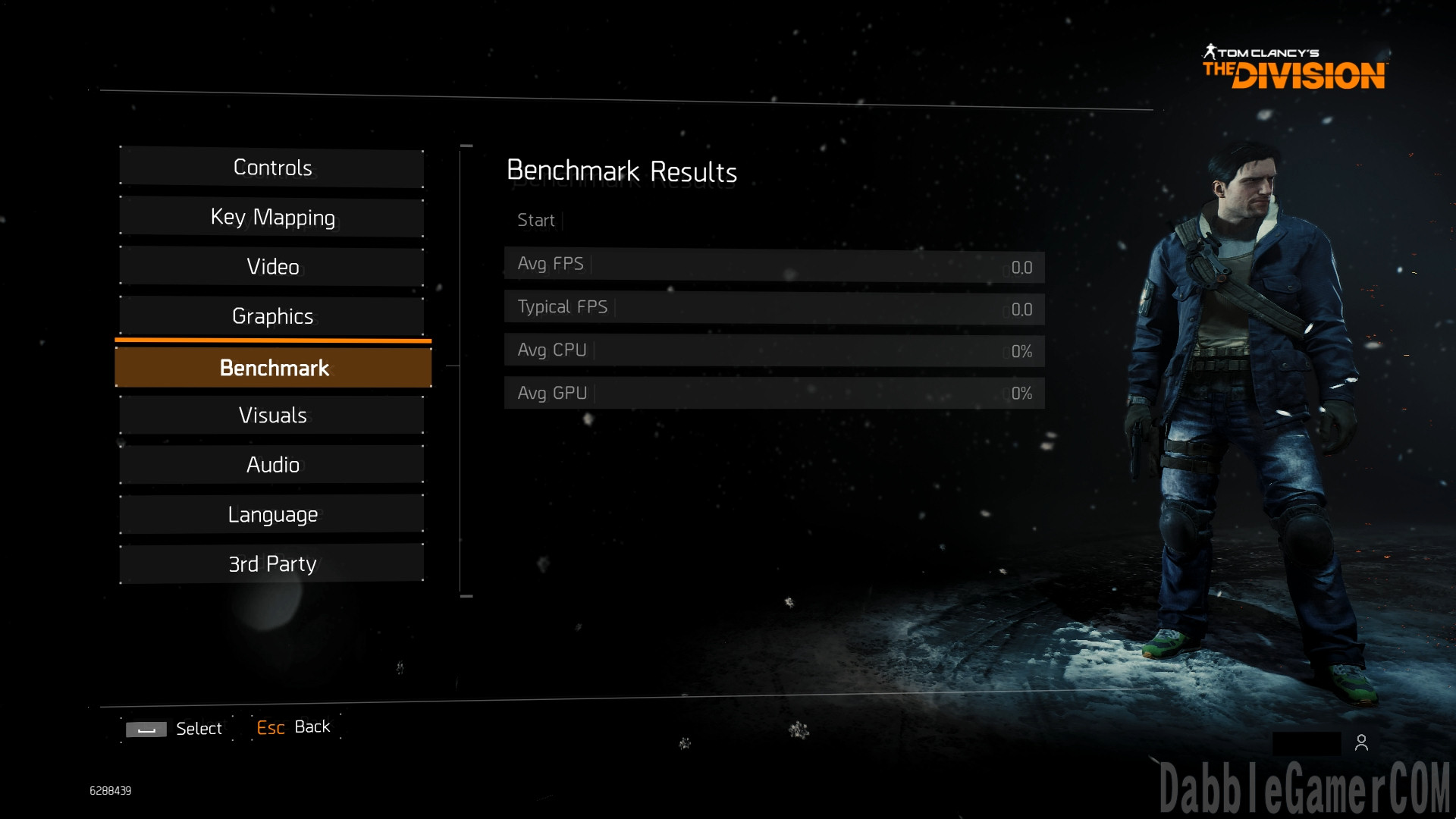Image resolution: width=1456 pixels, height=819 pixels.
Task: Switch to the Visuals options
Action: tap(272, 416)
